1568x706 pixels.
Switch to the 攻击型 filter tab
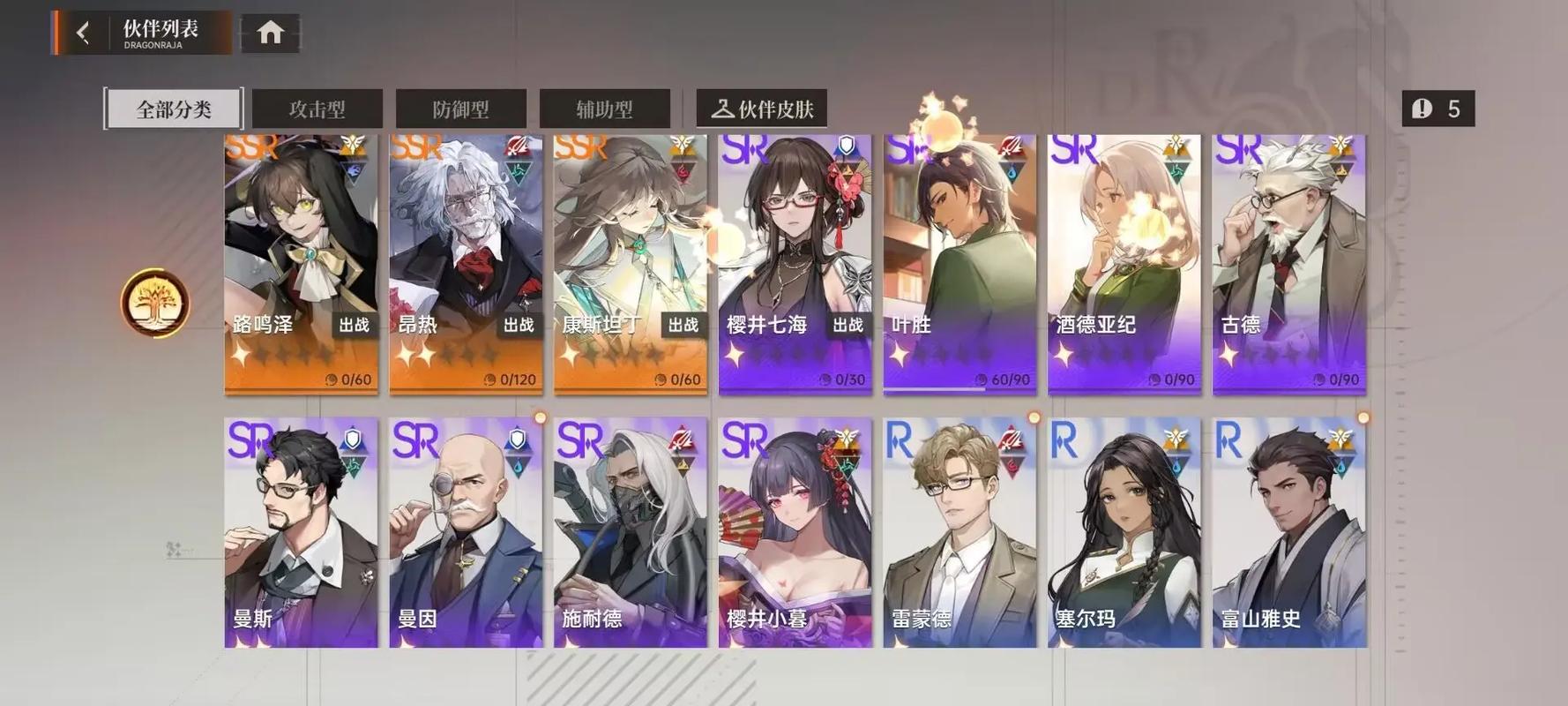point(317,108)
